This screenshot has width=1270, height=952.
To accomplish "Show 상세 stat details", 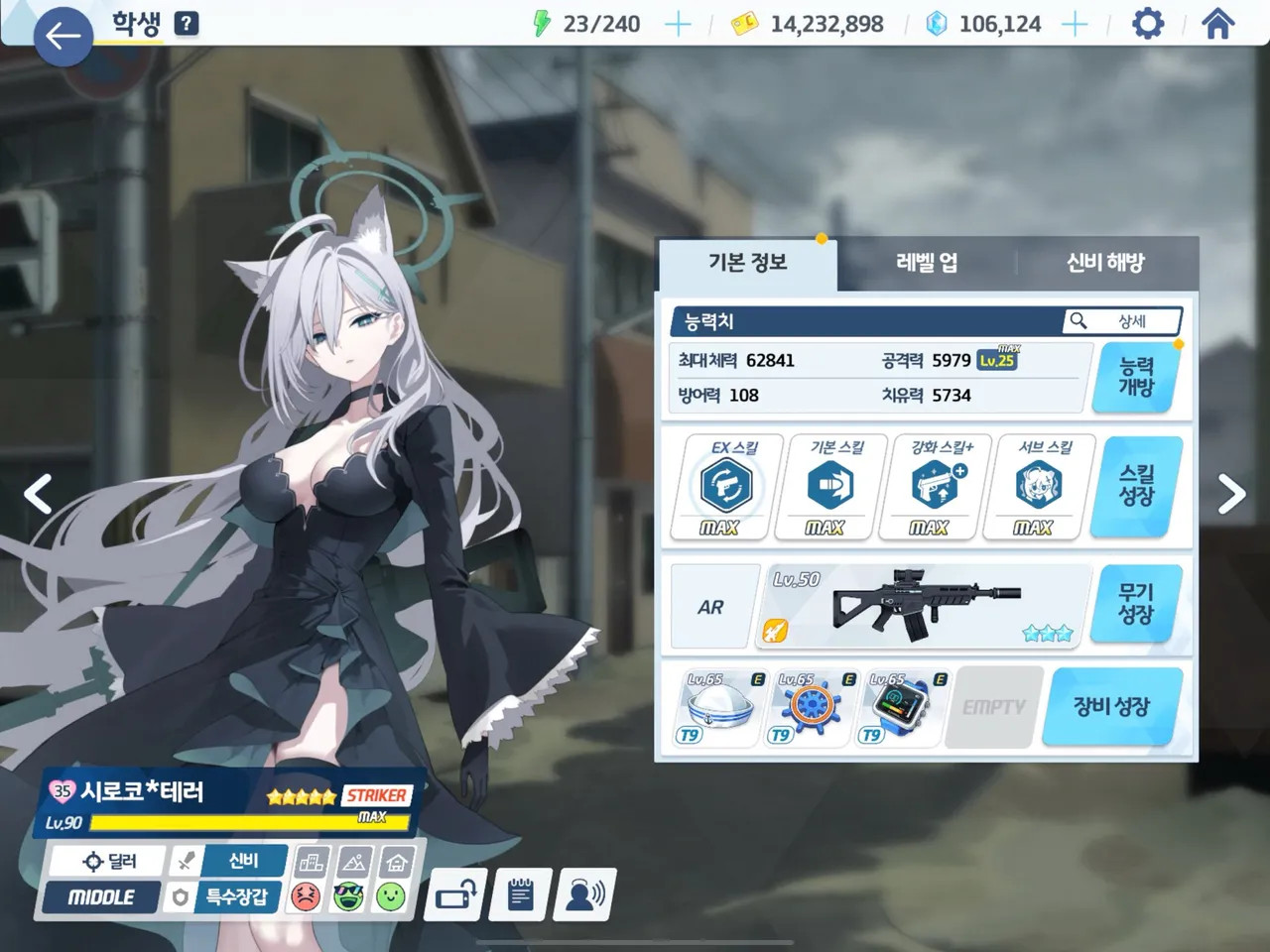I will pos(1122,321).
